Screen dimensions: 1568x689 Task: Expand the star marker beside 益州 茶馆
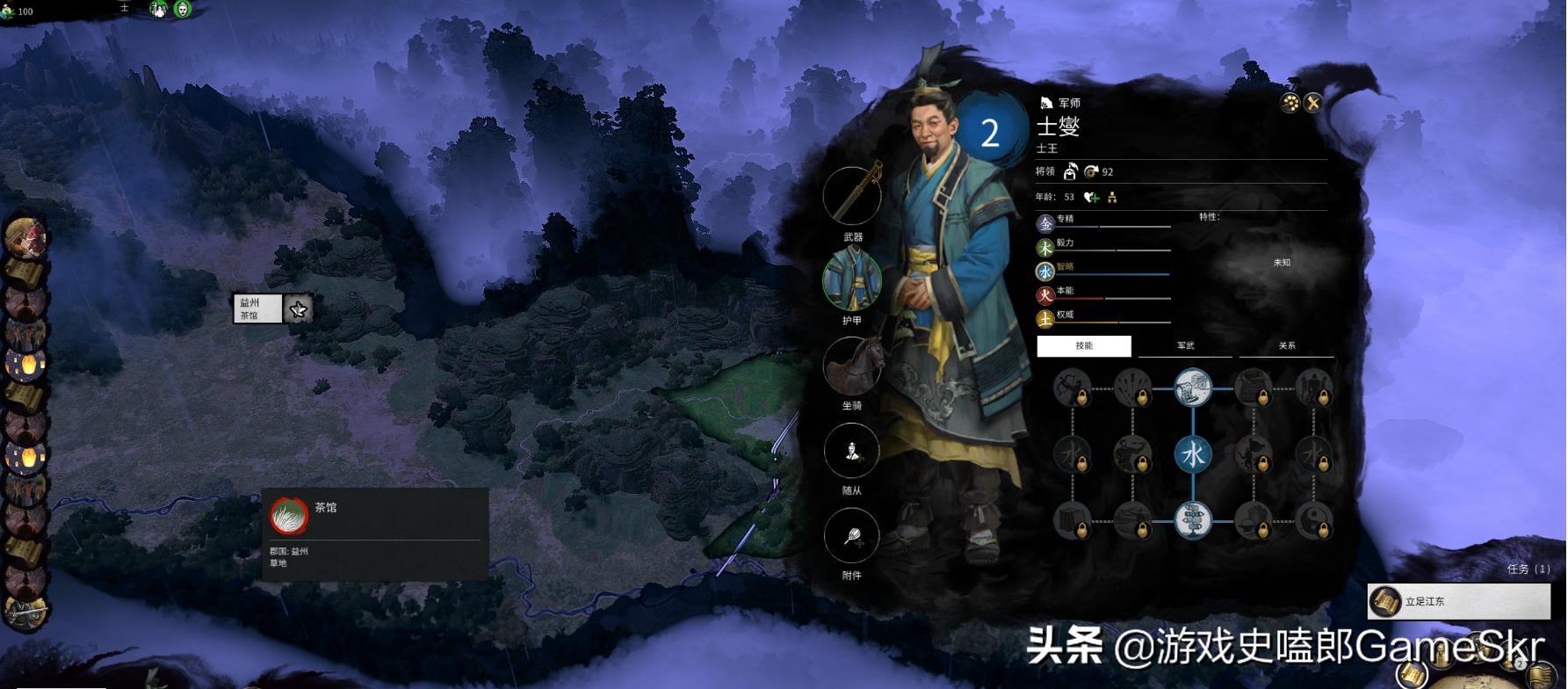[x=297, y=310]
